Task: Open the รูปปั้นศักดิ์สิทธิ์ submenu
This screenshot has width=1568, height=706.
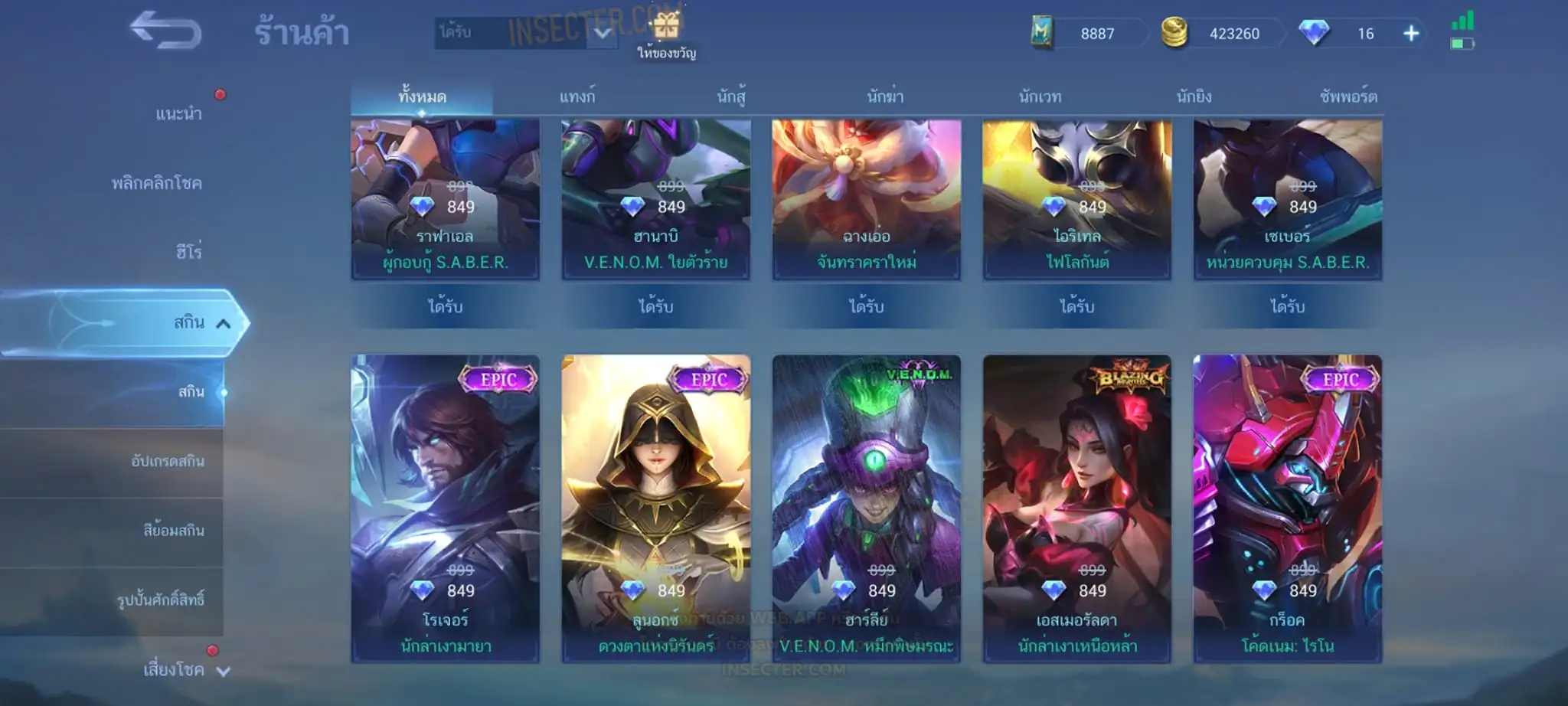Action: (x=161, y=600)
